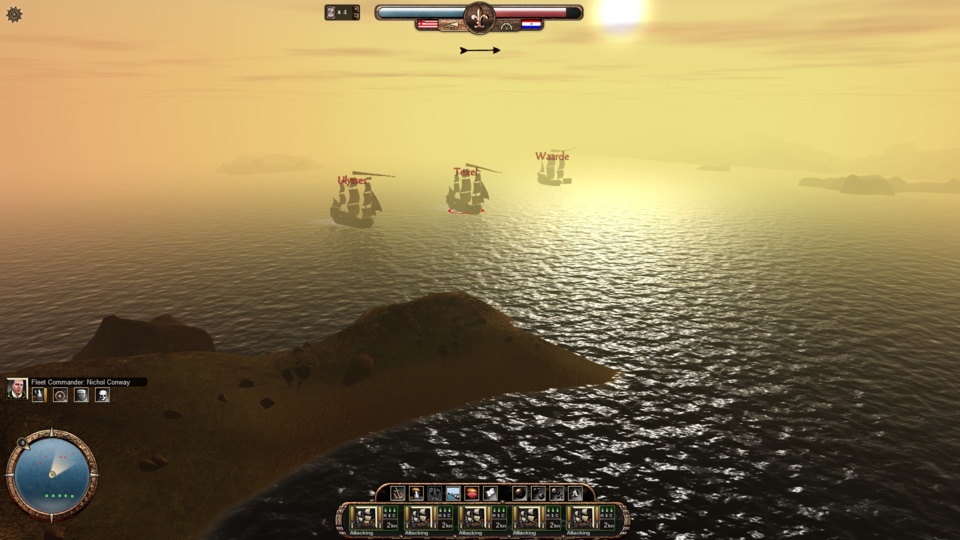Click the x4 game speed control
Viewport: 960px width, 540px height.
pyautogui.click(x=342, y=12)
